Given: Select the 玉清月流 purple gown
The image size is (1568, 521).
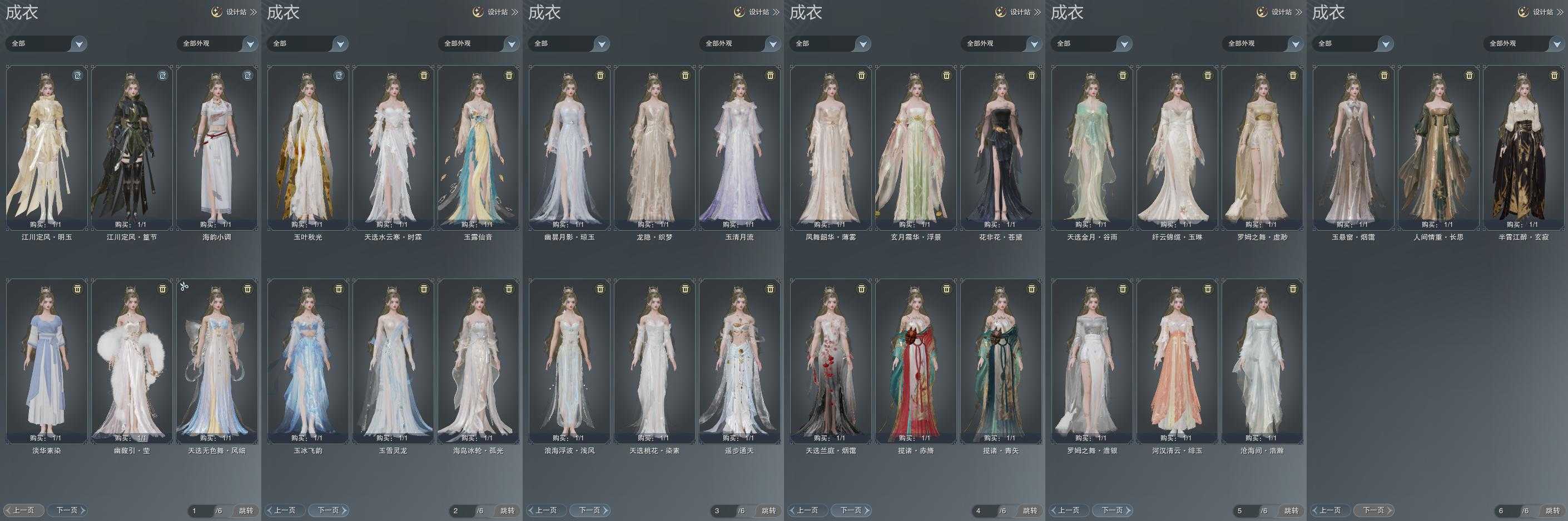Looking at the screenshot, I should [x=740, y=147].
